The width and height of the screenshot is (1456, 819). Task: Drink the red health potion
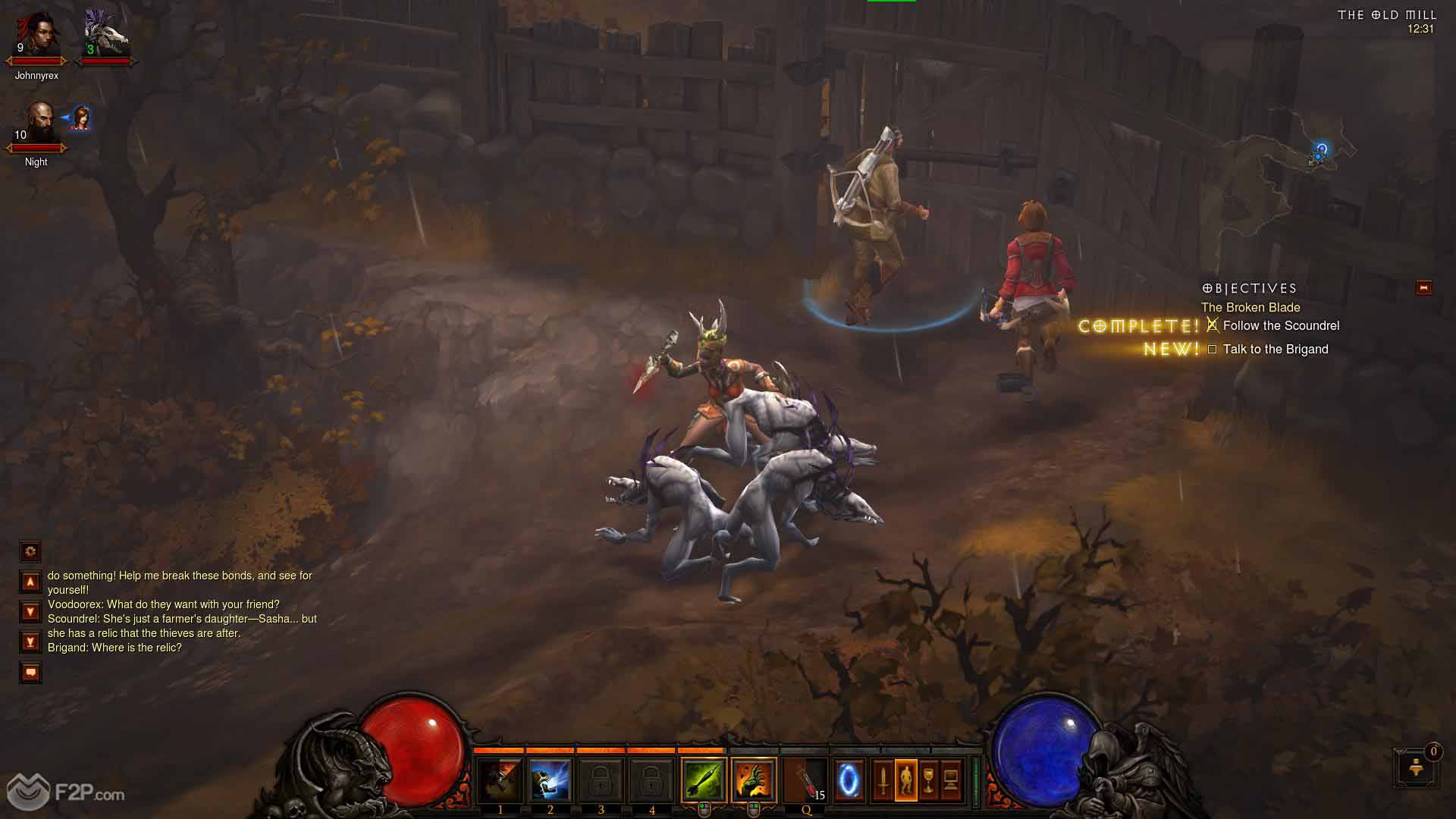805,780
